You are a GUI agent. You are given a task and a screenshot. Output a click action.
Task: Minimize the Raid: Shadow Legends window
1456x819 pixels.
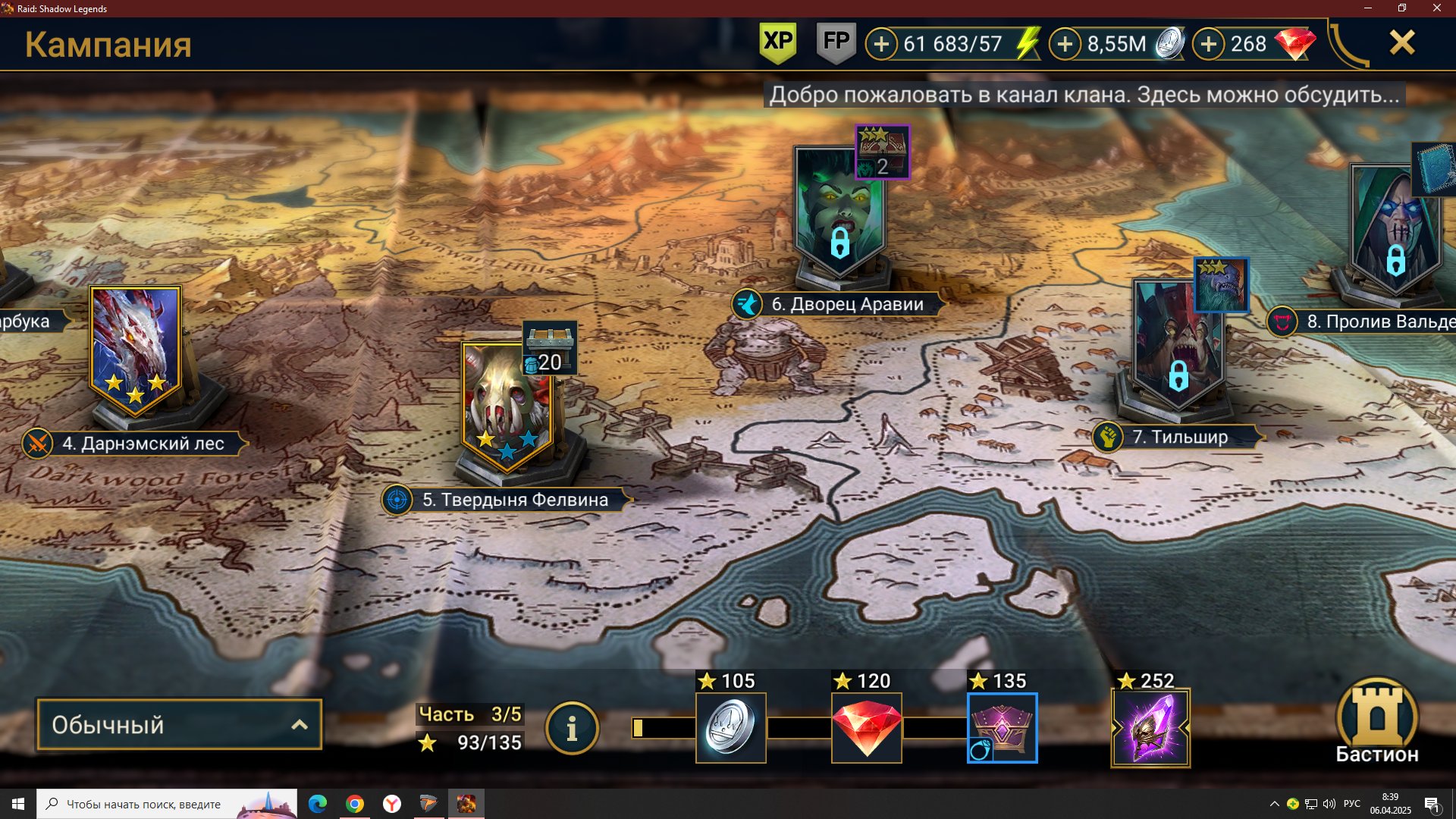point(1368,8)
